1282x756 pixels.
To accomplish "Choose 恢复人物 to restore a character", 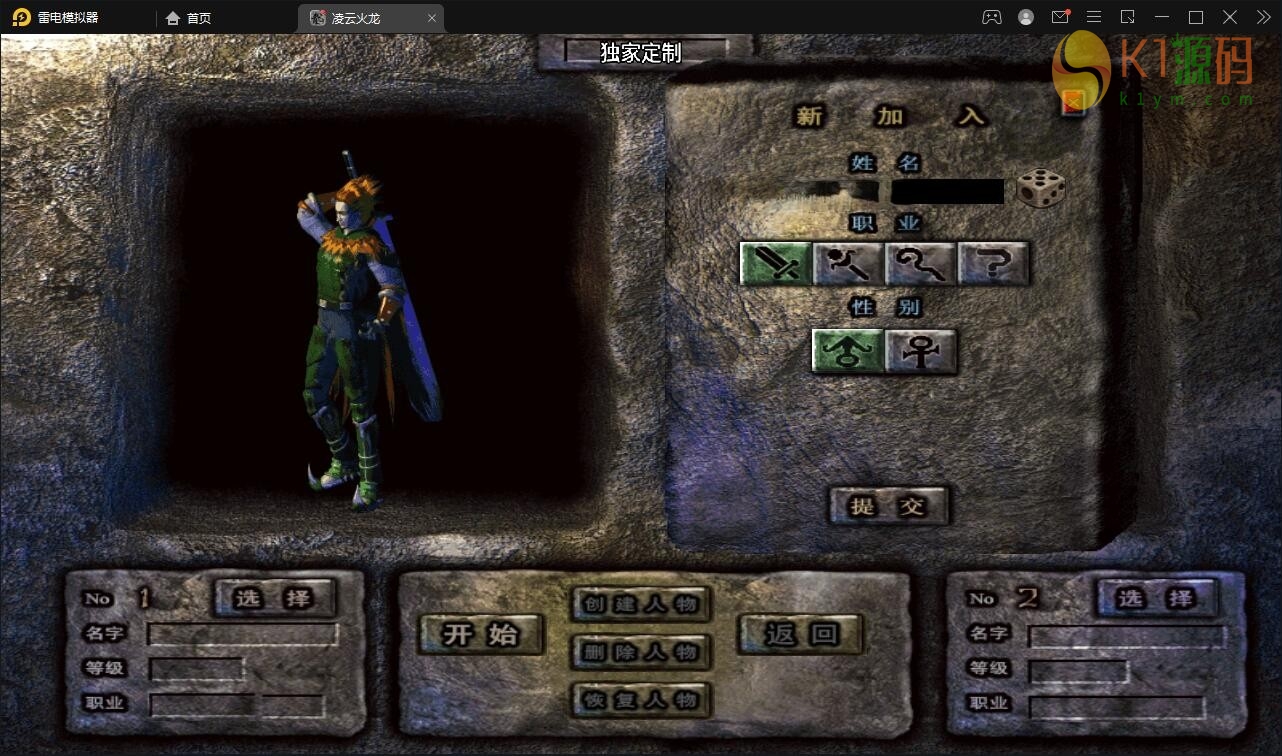I will (x=641, y=700).
